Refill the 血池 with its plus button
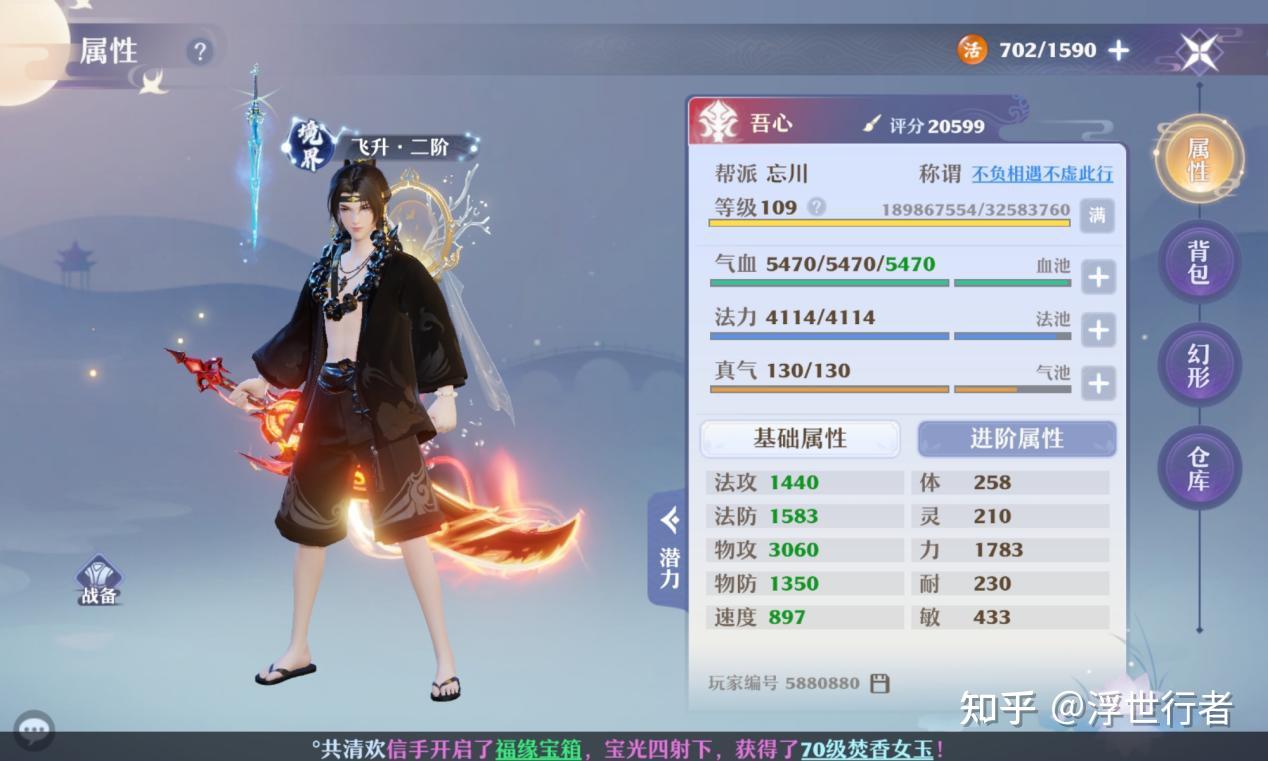 coord(1098,276)
